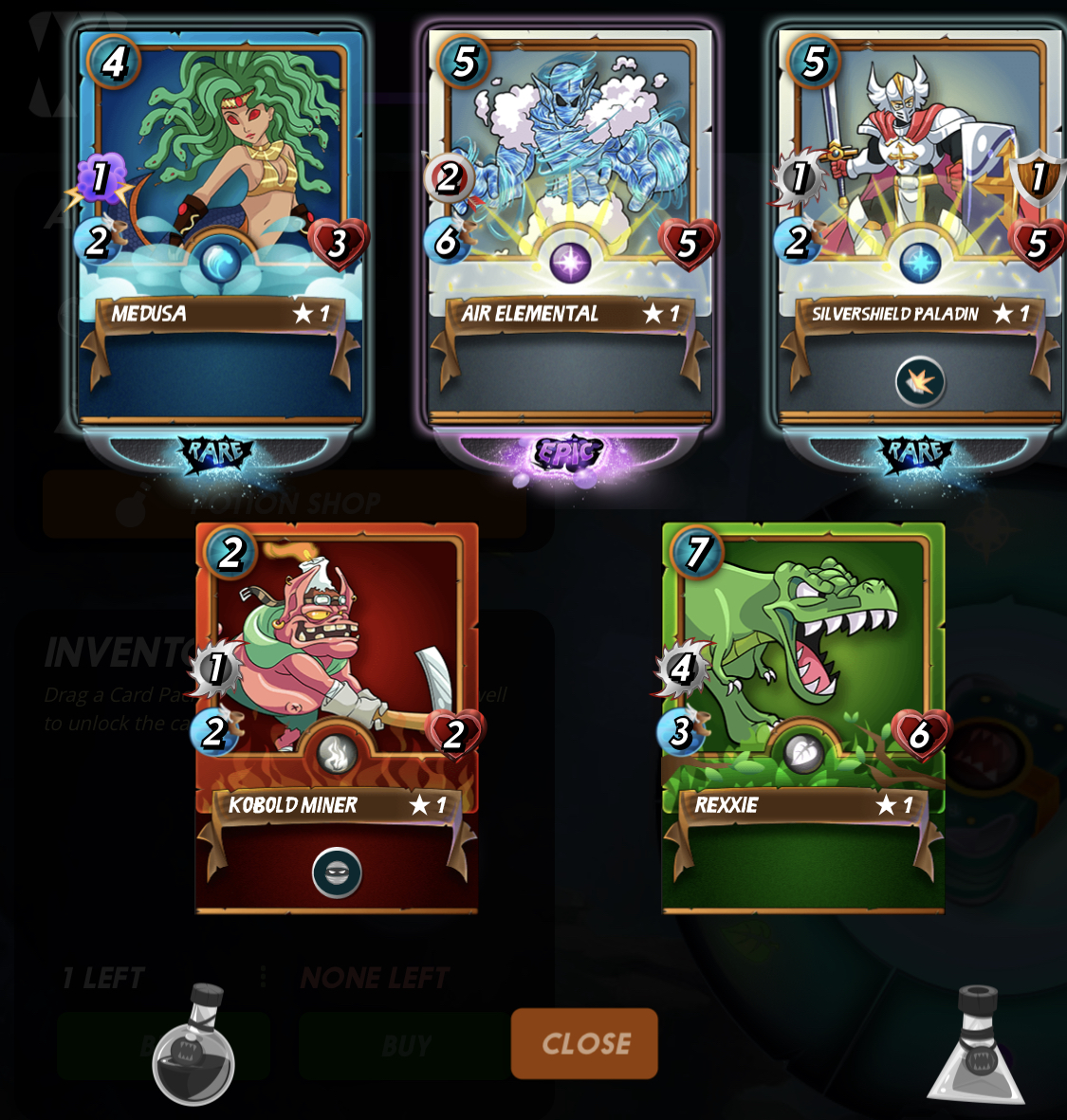Click Silvershield Paladin's ability icon
This screenshot has width=1067, height=1120.
919,382
